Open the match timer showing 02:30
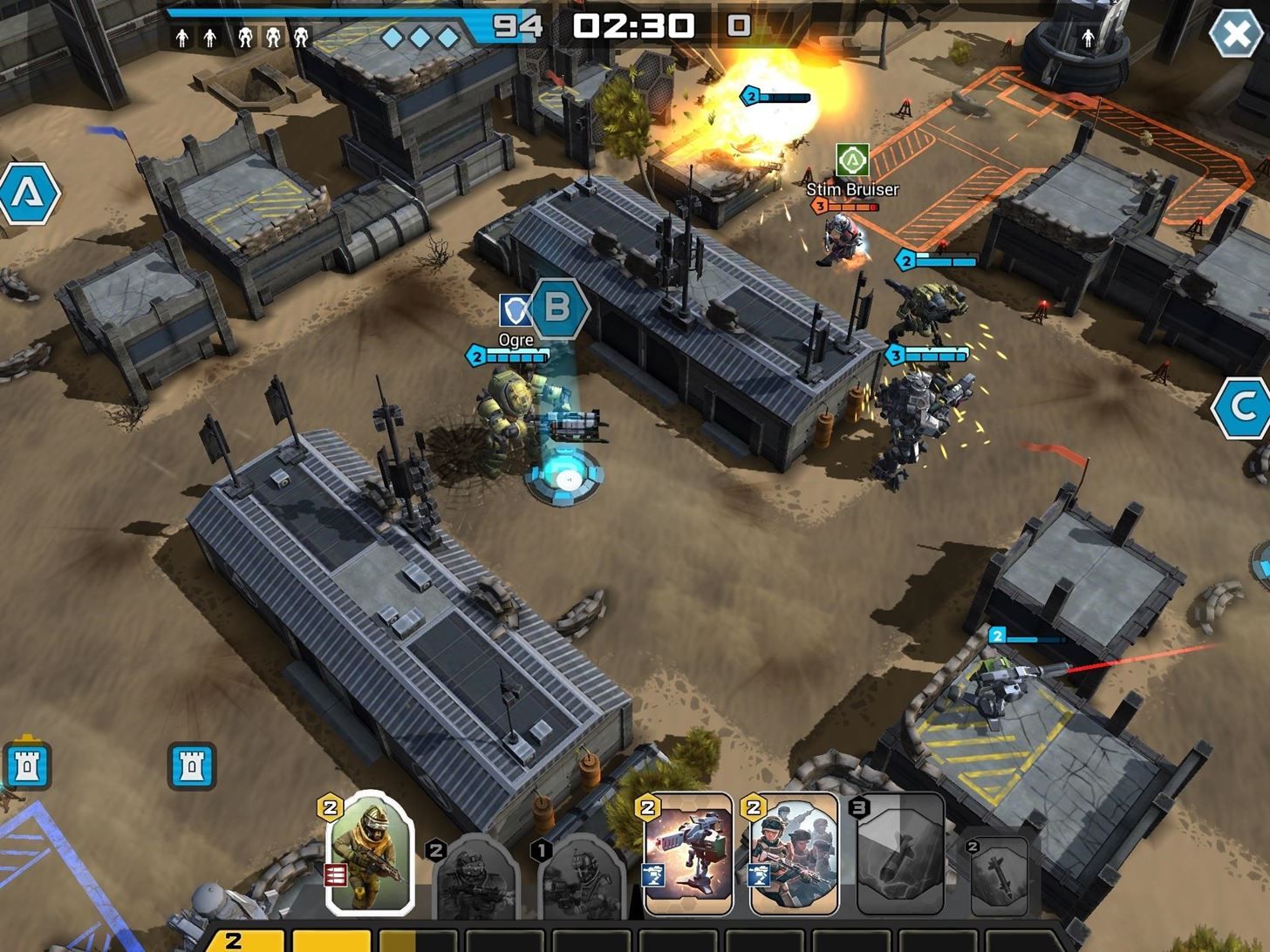1270x952 pixels. point(632,26)
